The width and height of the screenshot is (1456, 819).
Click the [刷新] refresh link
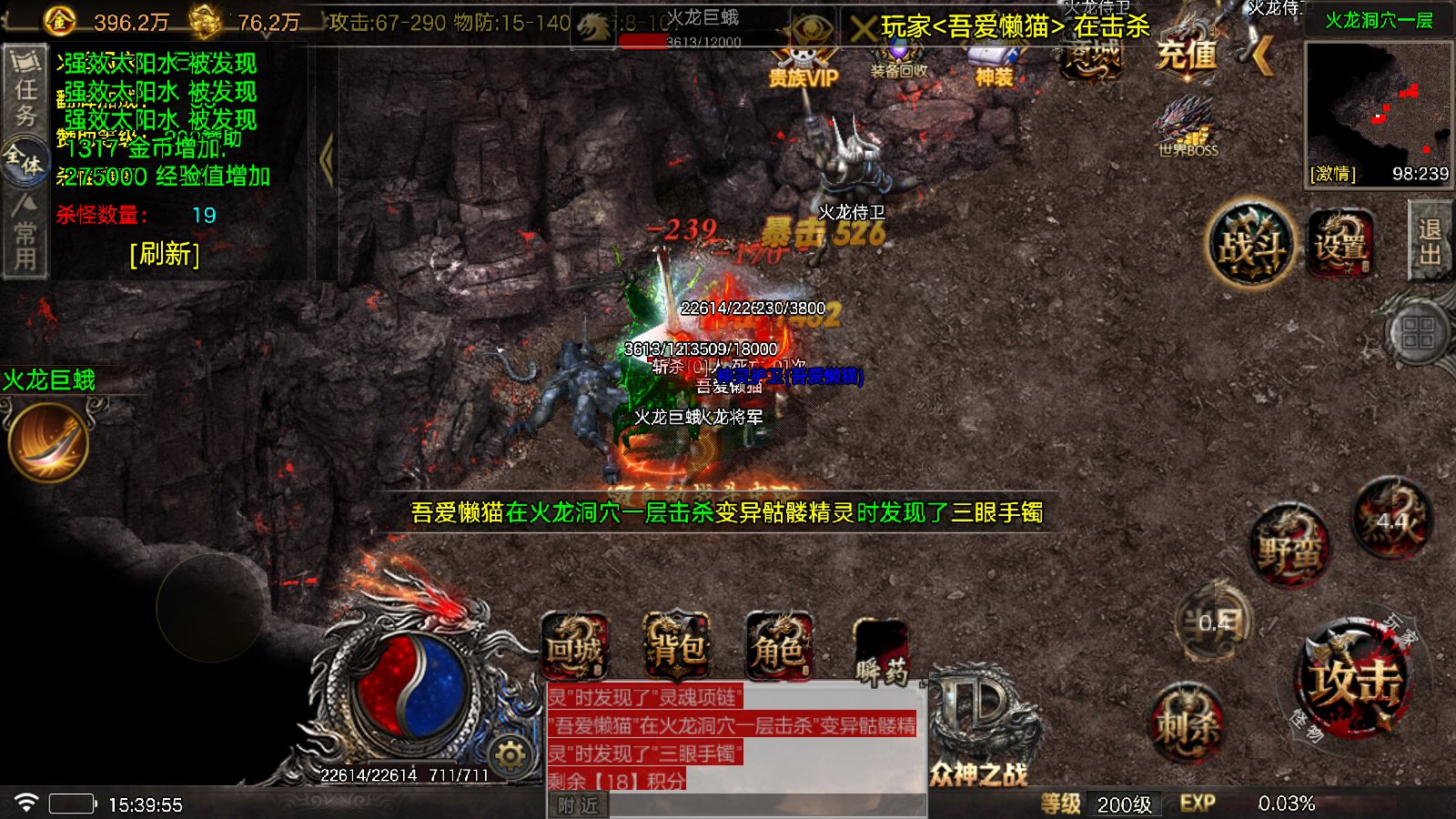click(x=165, y=254)
